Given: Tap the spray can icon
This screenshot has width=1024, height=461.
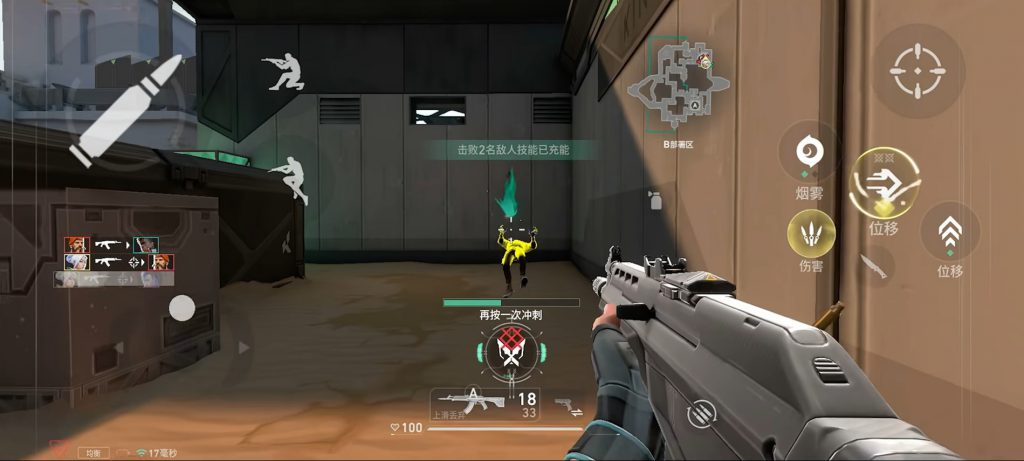Looking at the screenshot, I should pyautogui.click(x=657, y=199).
